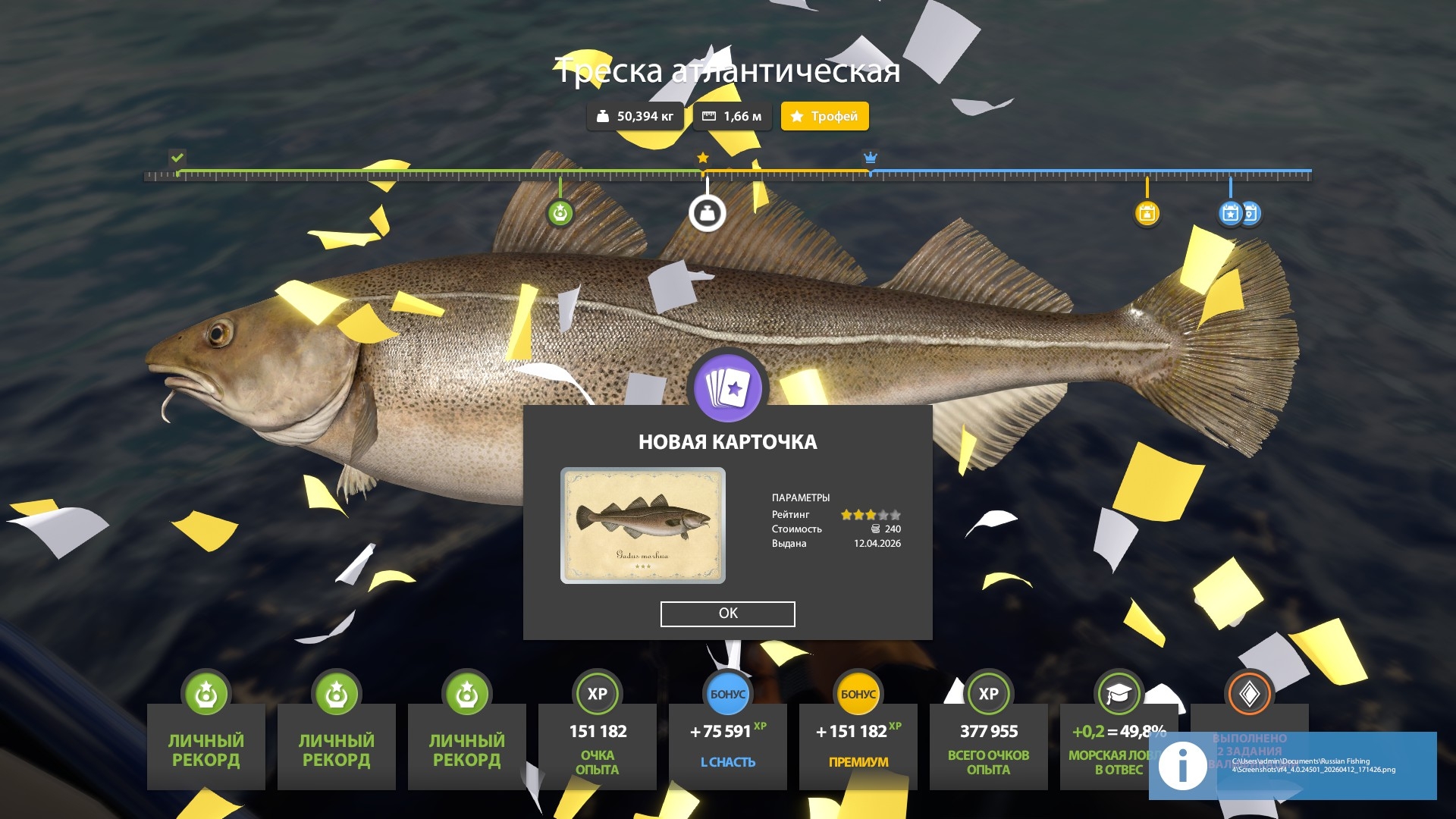Viewport: 1456px width, 819px height.
Task: Select the 1,66 м length badge
Action: click(x=732, y=117)
